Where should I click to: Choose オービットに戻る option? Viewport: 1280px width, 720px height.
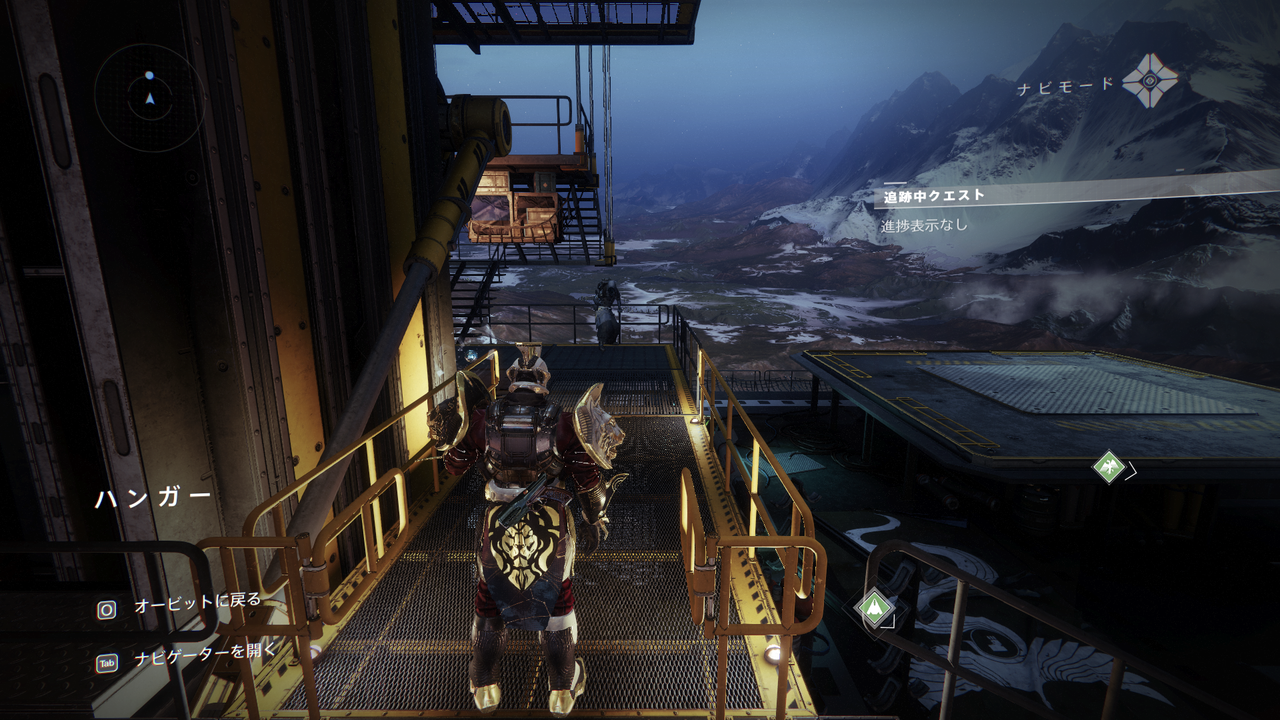[x=197, y=601]
